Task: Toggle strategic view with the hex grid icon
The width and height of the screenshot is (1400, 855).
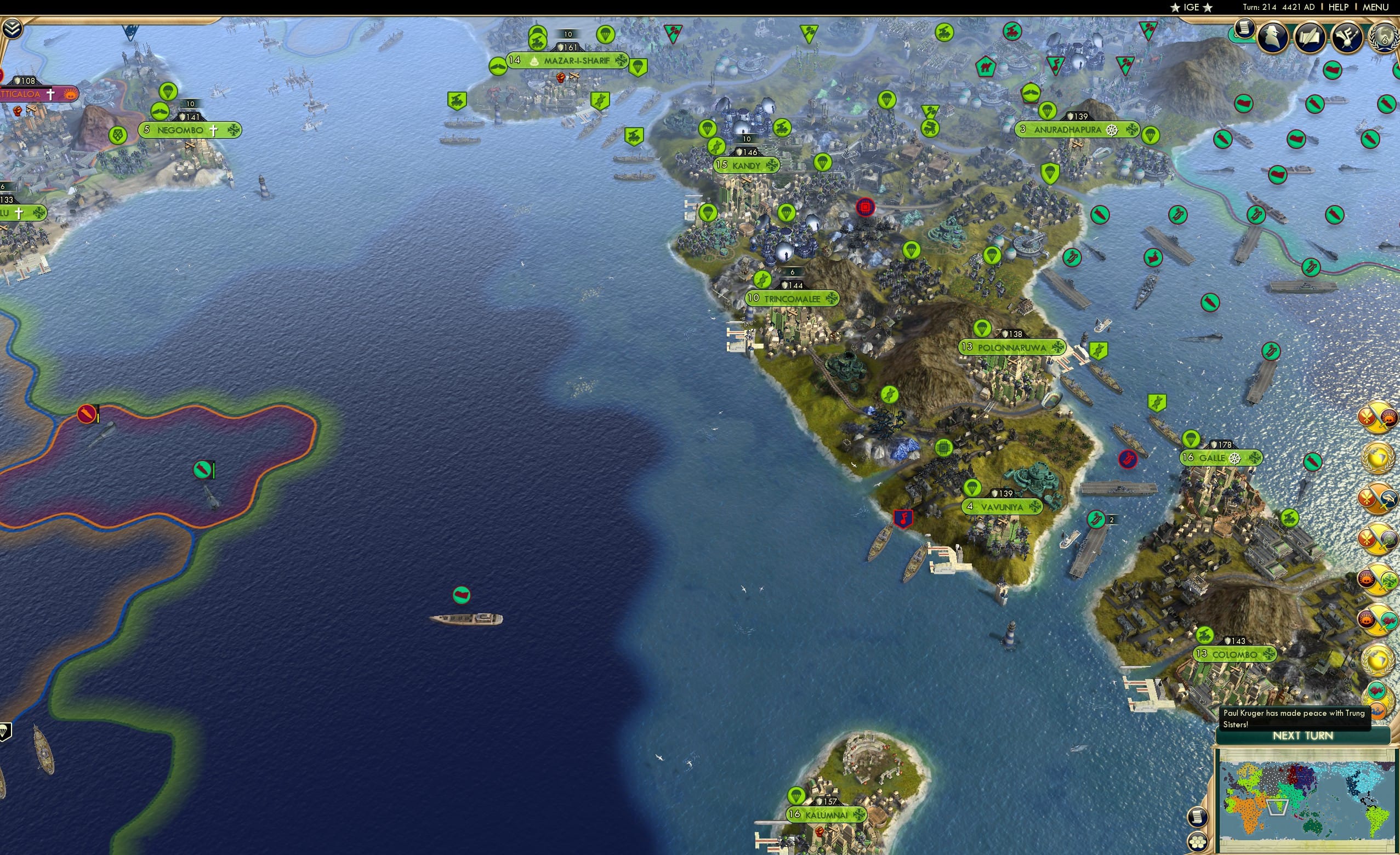Action: (1198, 841)
